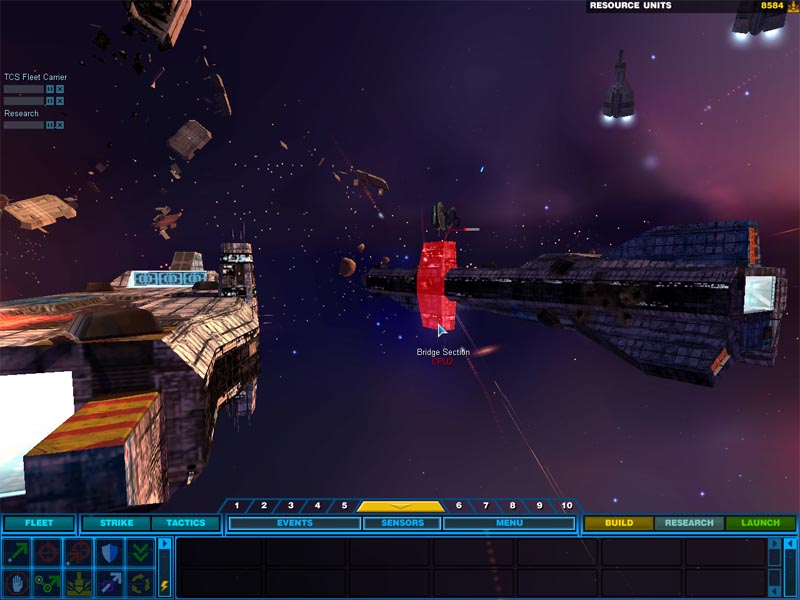The image size is (800, 600).
Task: Open the Build manager
Action: (618, 523)
